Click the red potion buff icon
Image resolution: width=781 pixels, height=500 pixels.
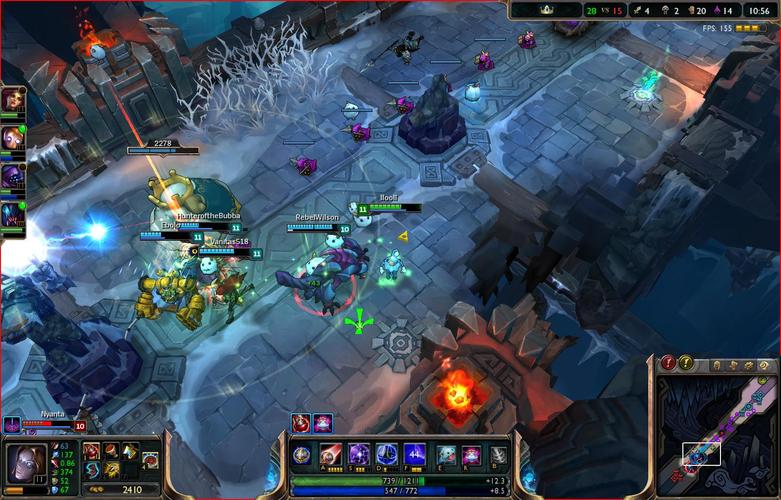coord(300,423)
